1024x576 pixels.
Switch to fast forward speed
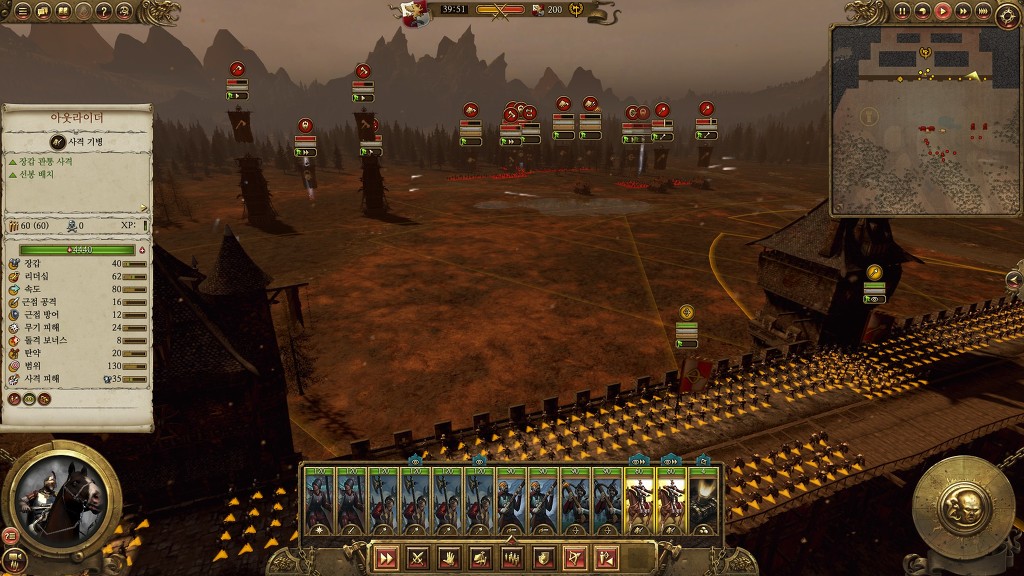click(x=962, y=11)
